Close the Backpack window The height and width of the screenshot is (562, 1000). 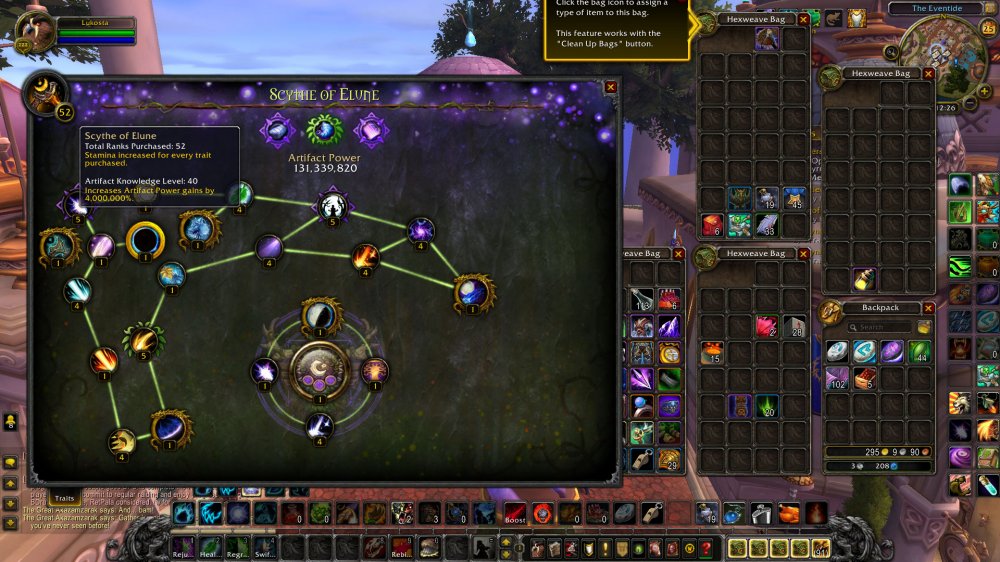click(x=929, y=308)
